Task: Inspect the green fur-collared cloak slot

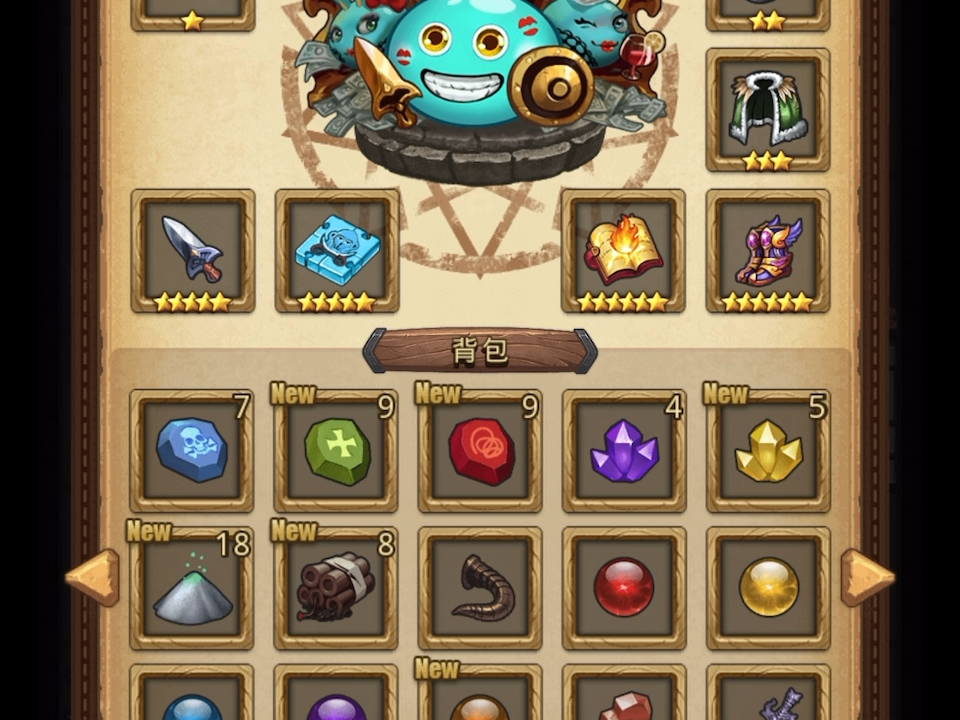Action: pyautogui.click(x=768, y=108)
